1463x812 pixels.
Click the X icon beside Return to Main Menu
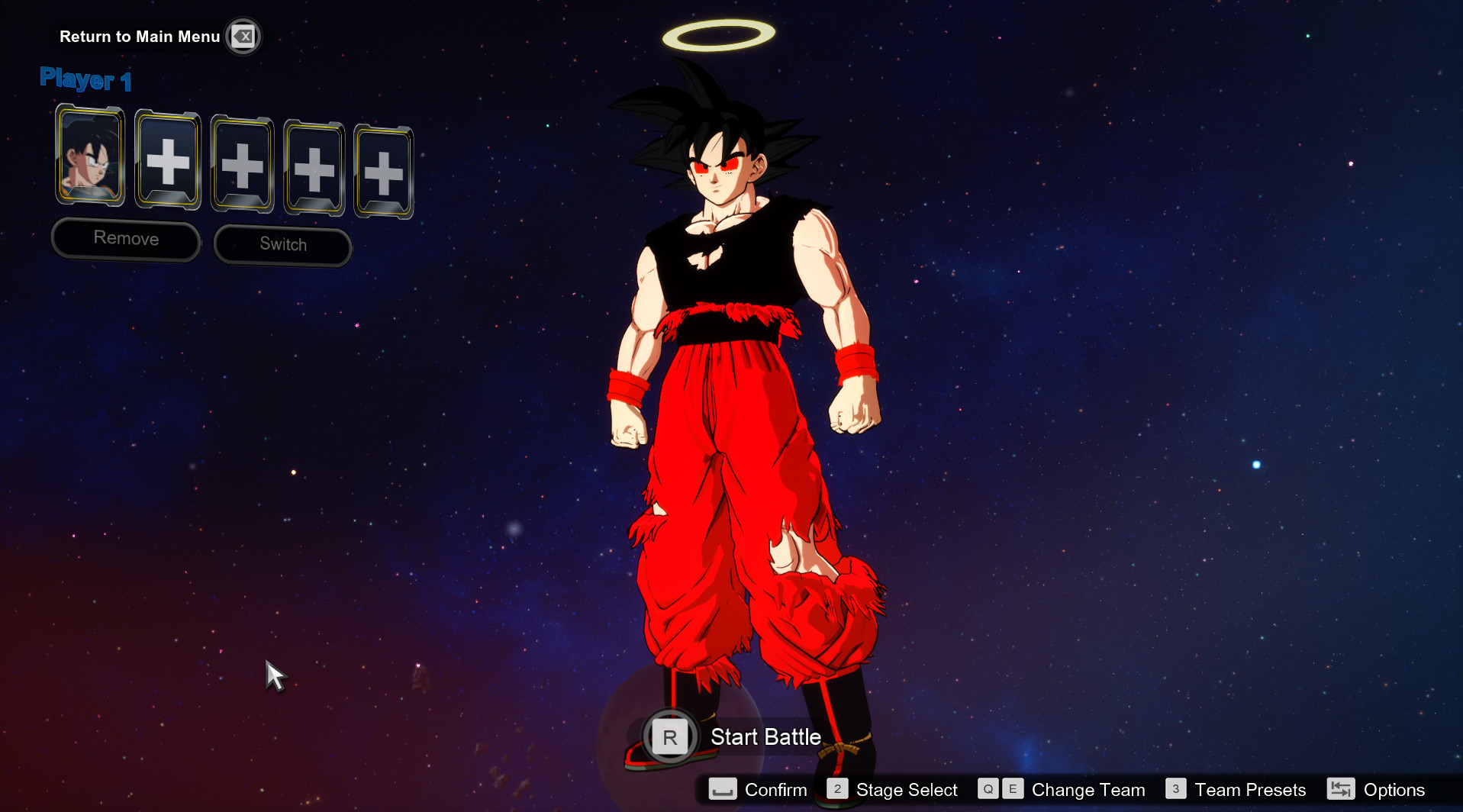tap(243, 36)
